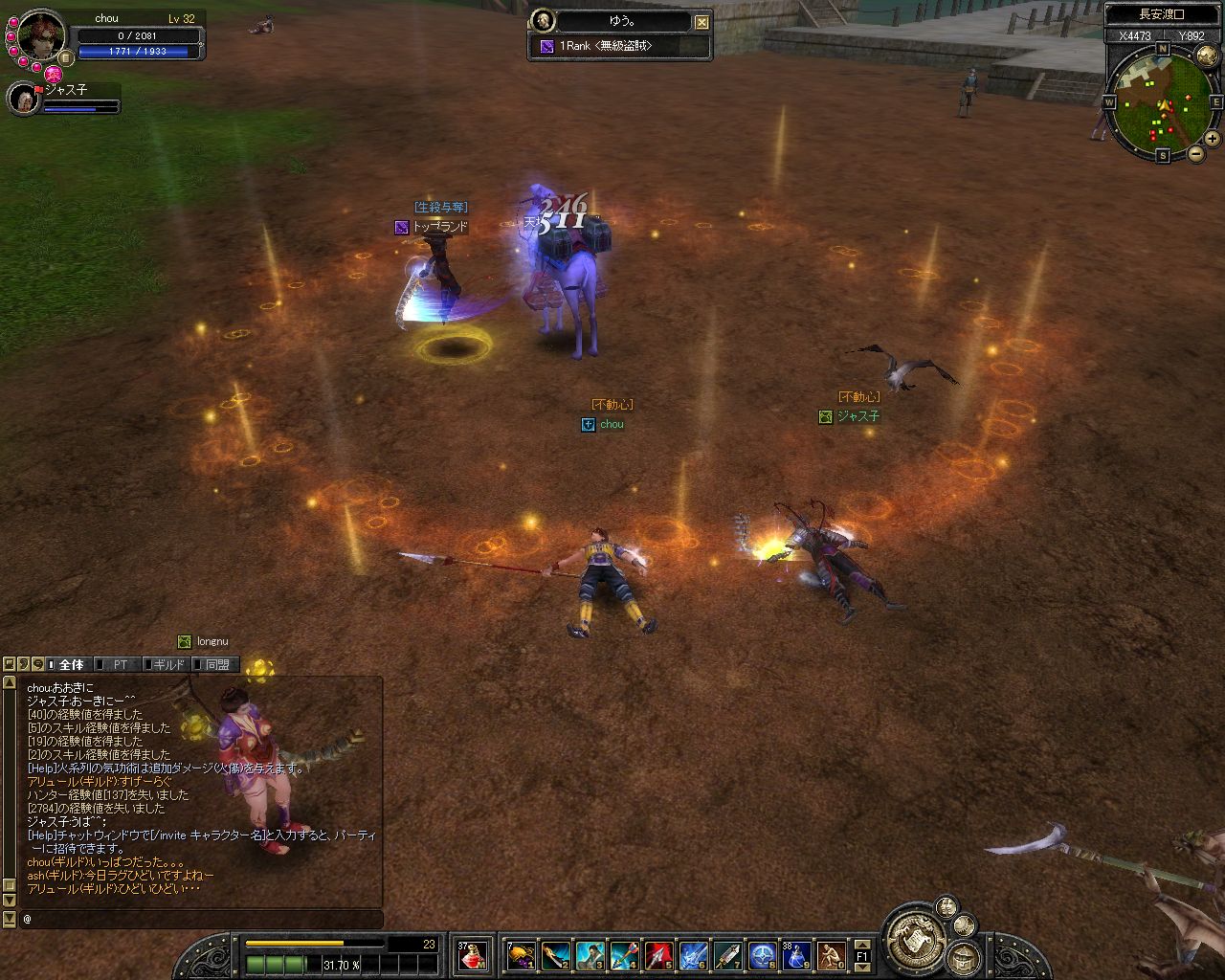Activate the hotbar slot 1 item
Image resolution: width=1225 pixels, height=980 pixels.
pos(521,955)
